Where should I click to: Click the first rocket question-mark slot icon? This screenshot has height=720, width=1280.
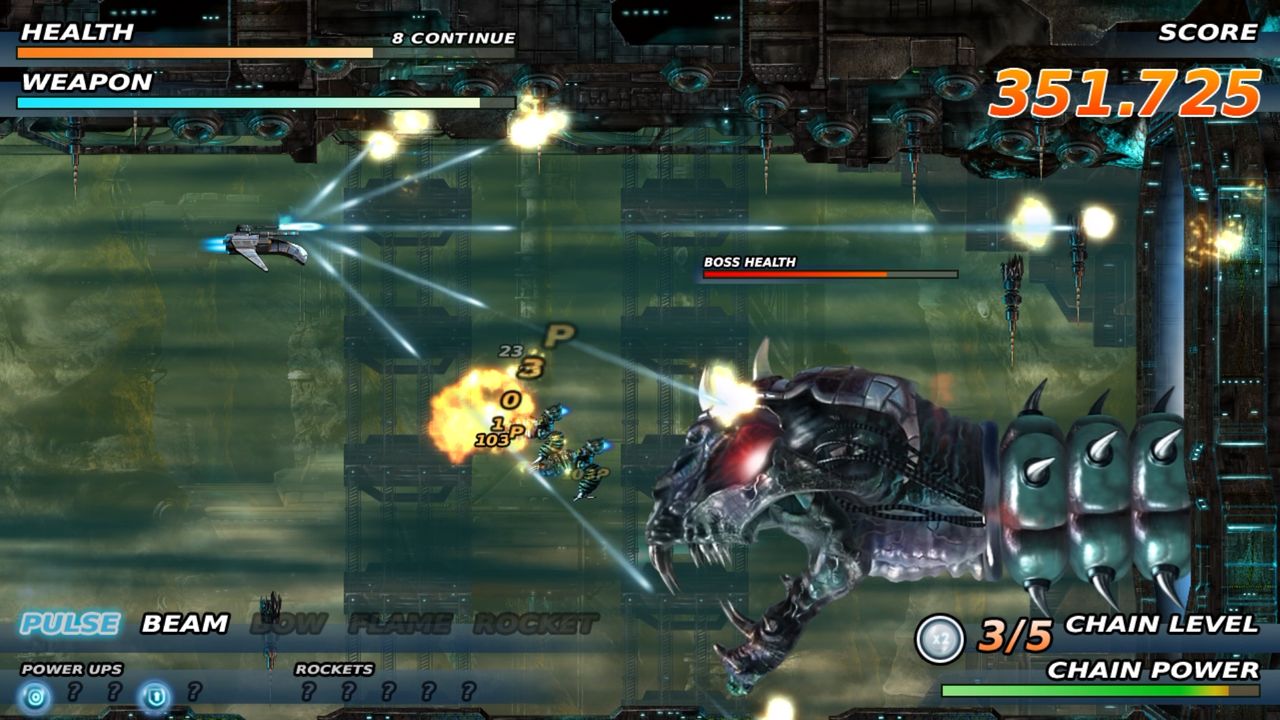click(309, 689)
